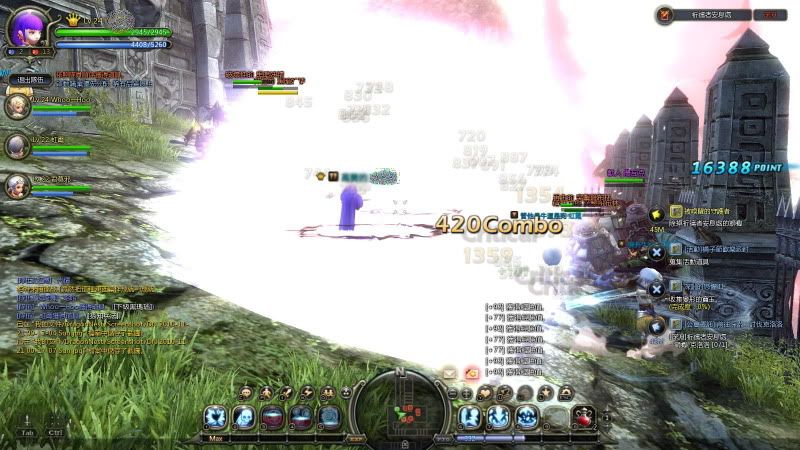Select the white-haired third party member portrait
800x450 pixels.
point(18,185)
